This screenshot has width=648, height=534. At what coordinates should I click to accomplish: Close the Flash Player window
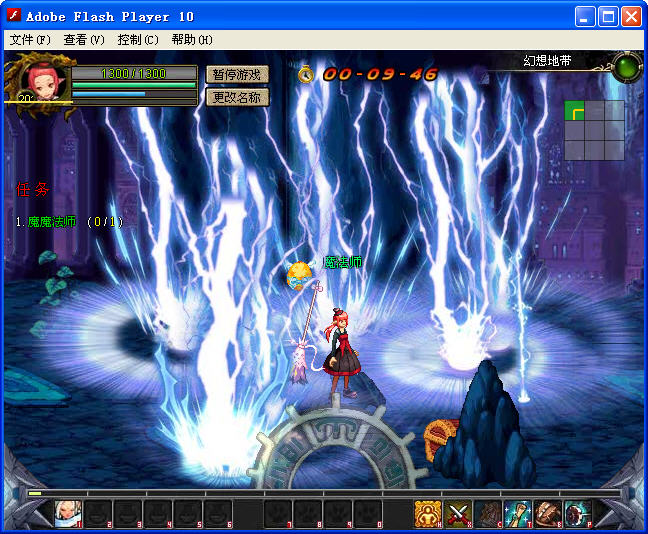631,16
